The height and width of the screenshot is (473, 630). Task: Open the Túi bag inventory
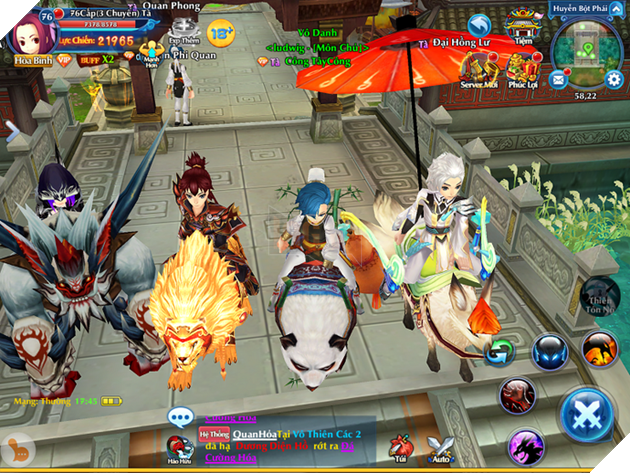pos(402,449)
